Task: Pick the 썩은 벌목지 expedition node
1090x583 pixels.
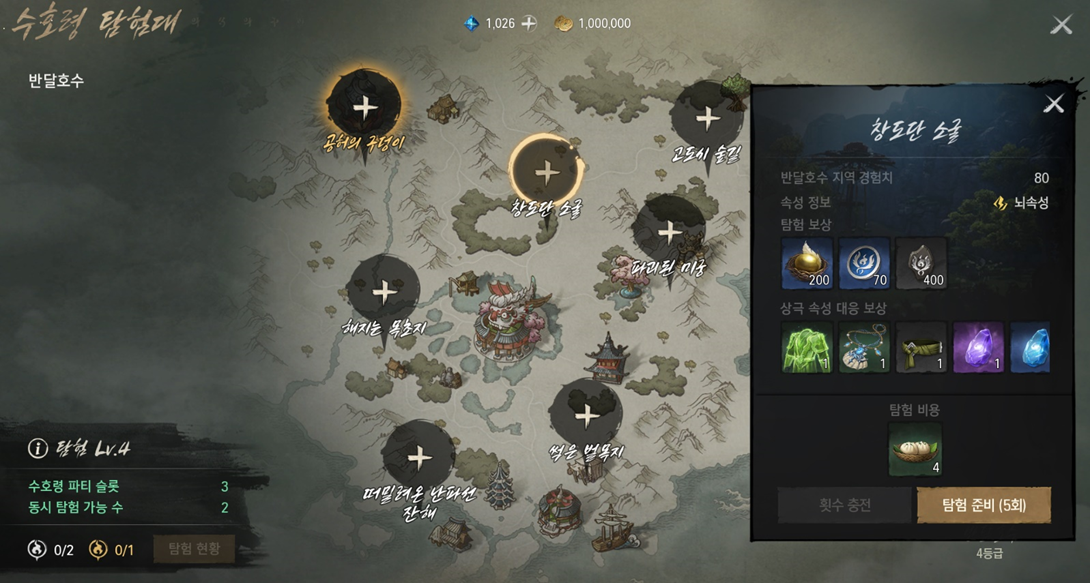Action: (x=586, y=417)
